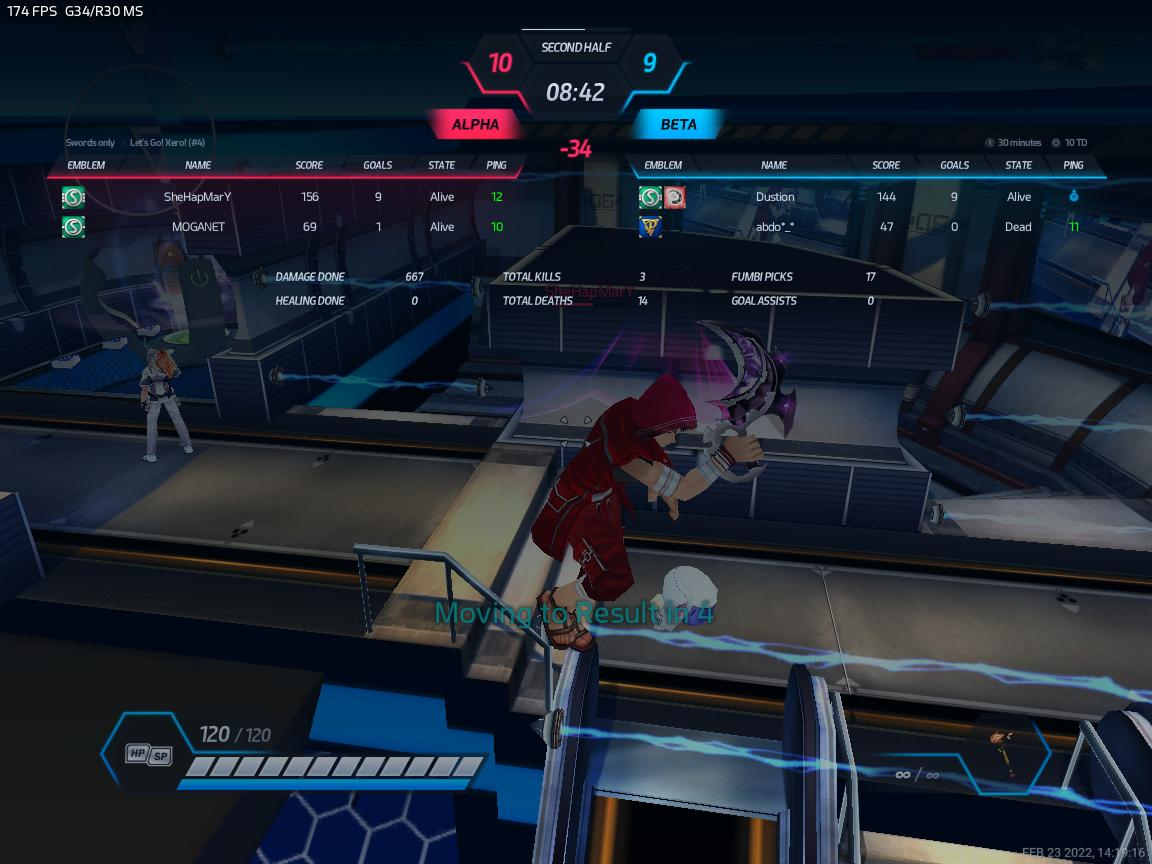Select the equipped weapon icon
Image resolution: width=1152 pixels, height=864 pixels.
point(997,753)
